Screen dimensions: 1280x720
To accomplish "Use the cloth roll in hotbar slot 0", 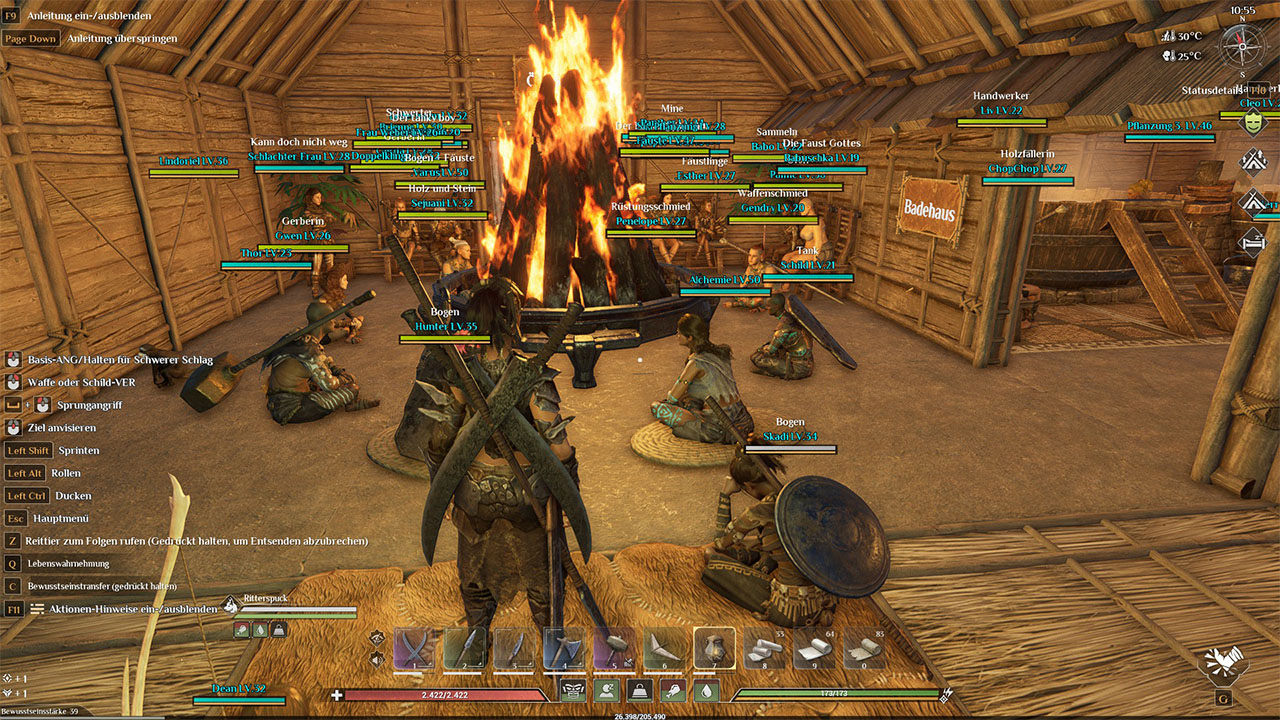I will pyautogui.click(x=865, y=648).
